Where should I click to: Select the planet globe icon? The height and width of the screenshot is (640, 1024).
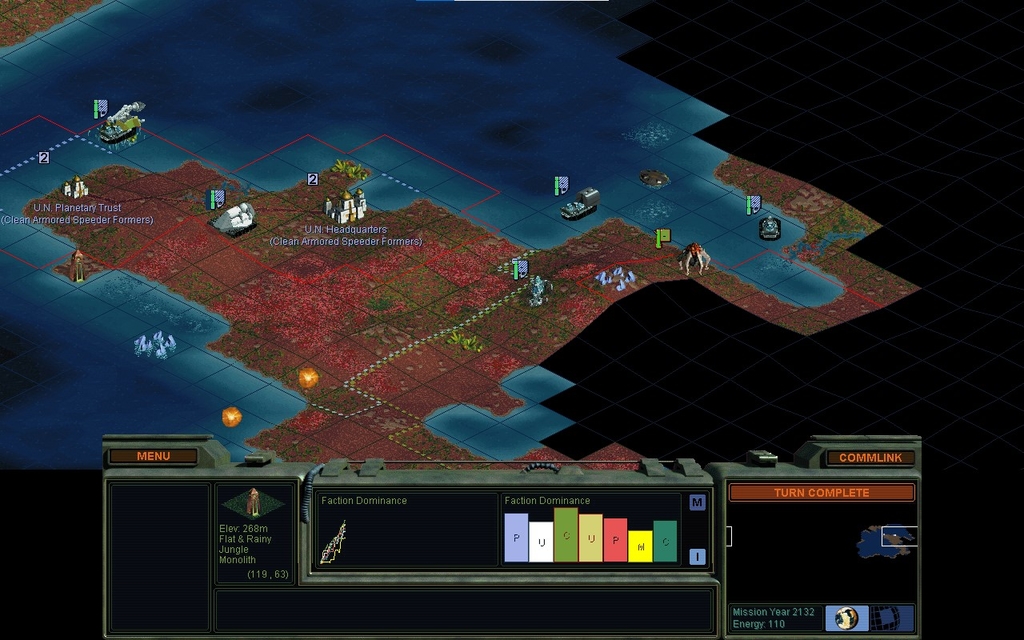point(847,617)
